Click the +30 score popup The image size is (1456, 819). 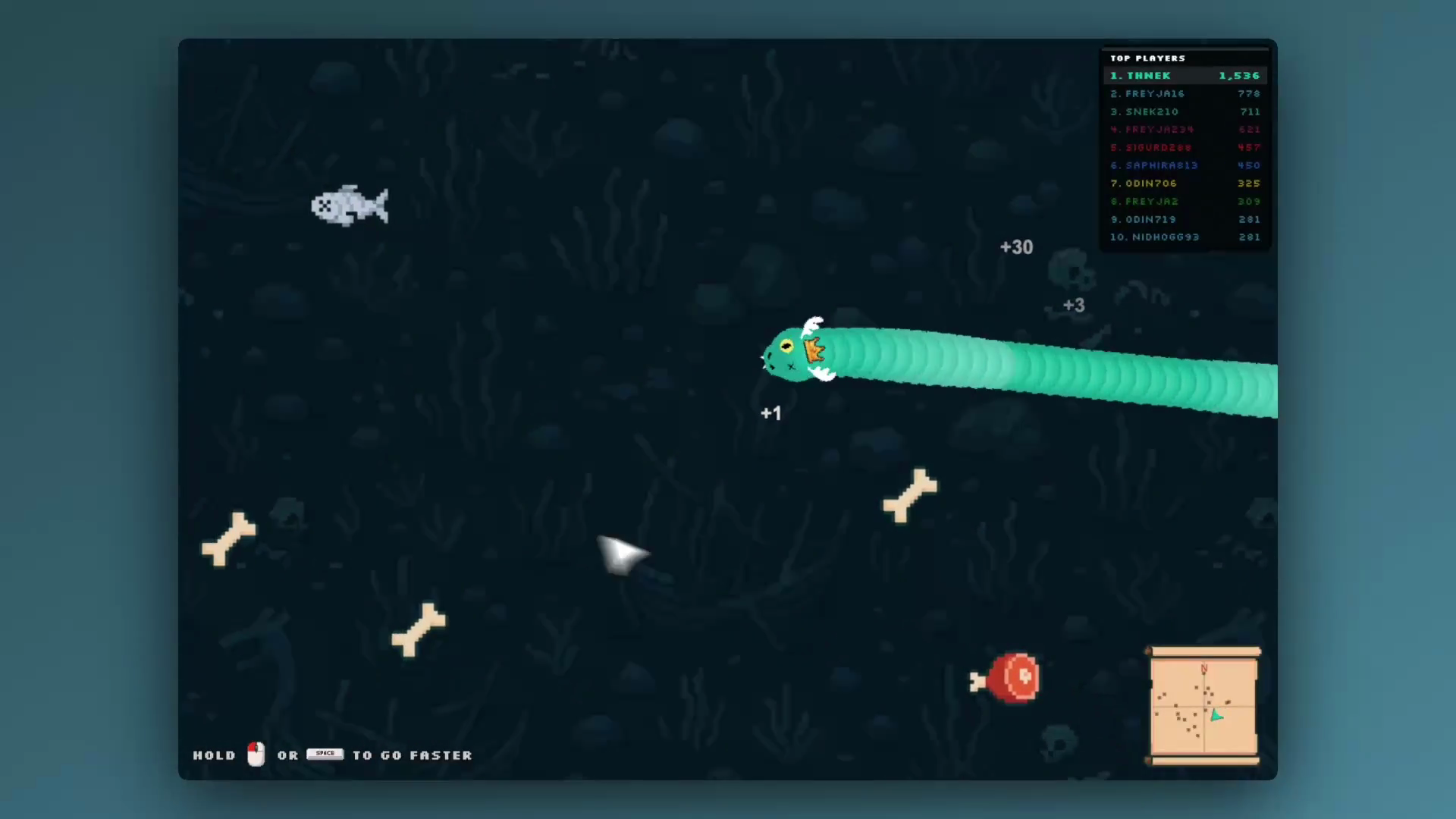pyautogui.click(x=1016, y=247)
